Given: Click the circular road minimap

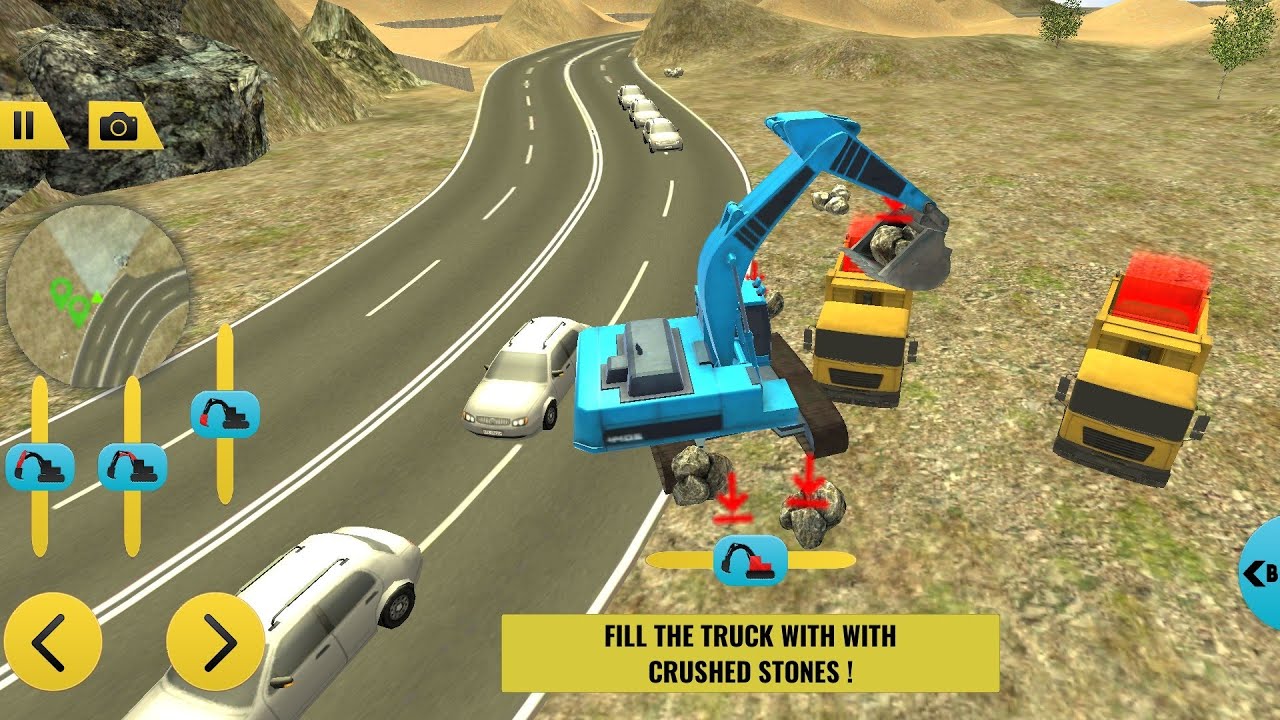Looking at the screenshot, I should point(97,296).
